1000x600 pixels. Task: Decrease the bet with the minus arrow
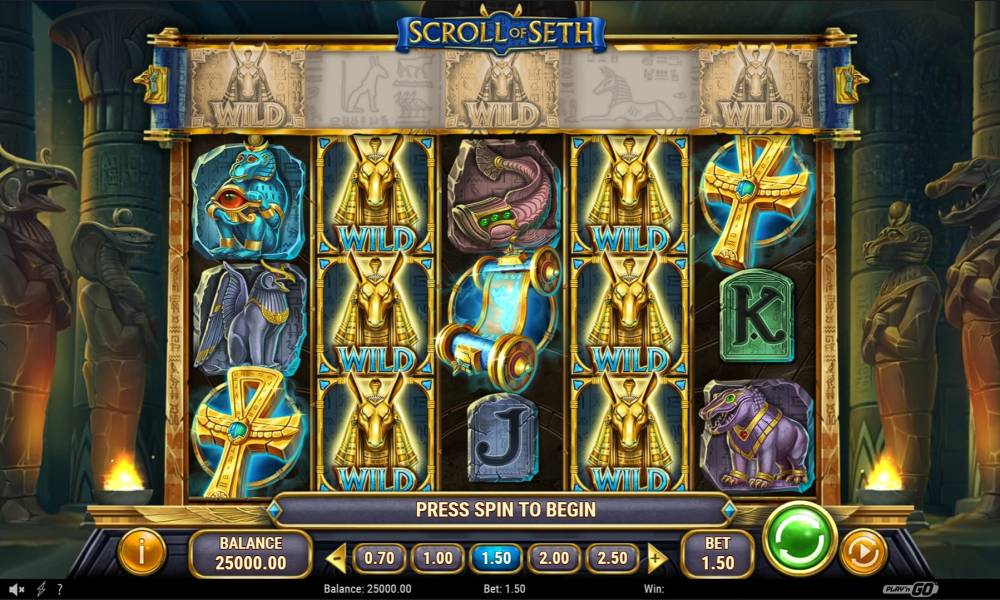[337, 557]
